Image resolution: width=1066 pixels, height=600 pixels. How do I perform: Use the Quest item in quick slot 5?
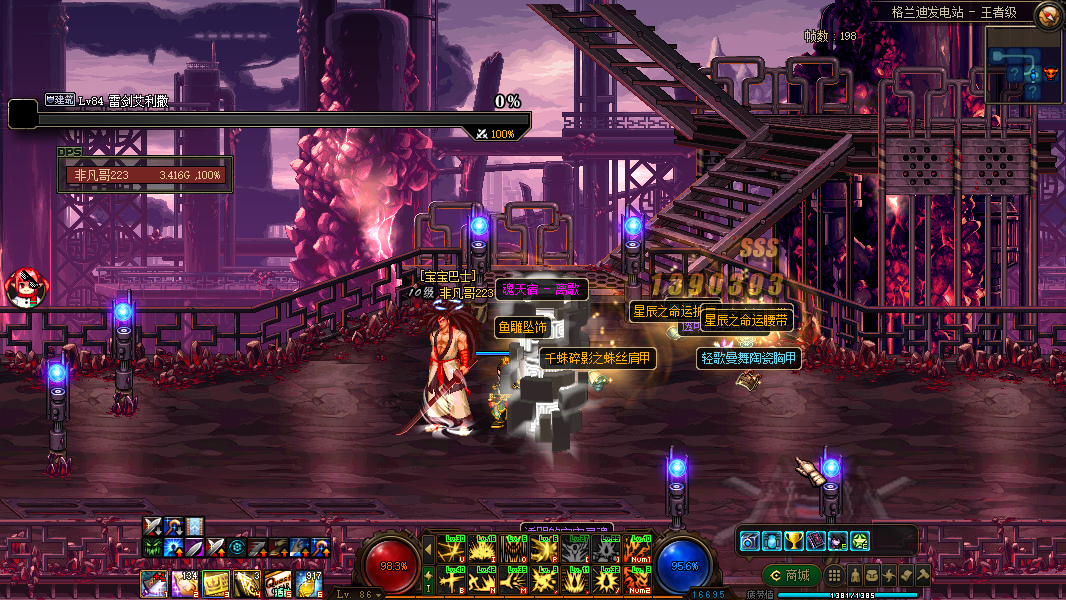click(279, 583)
